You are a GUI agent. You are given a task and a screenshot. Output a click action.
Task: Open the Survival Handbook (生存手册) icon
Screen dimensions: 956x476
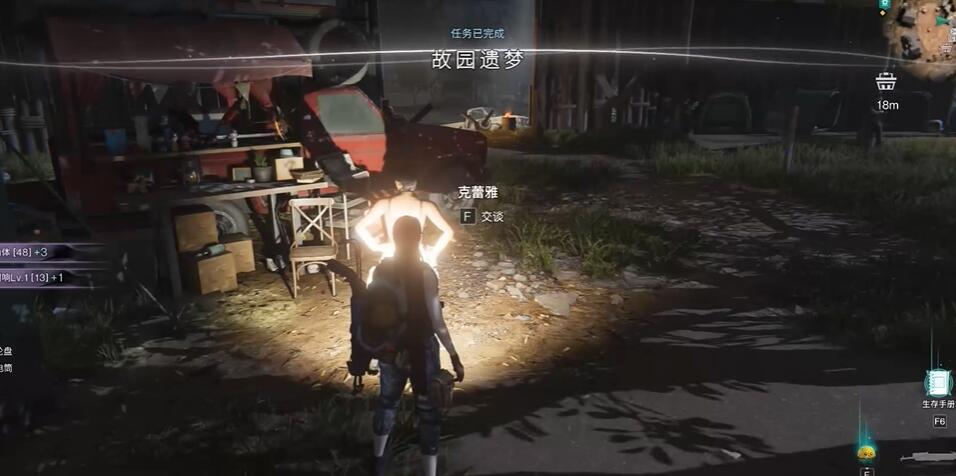click(x=938, y=383)
